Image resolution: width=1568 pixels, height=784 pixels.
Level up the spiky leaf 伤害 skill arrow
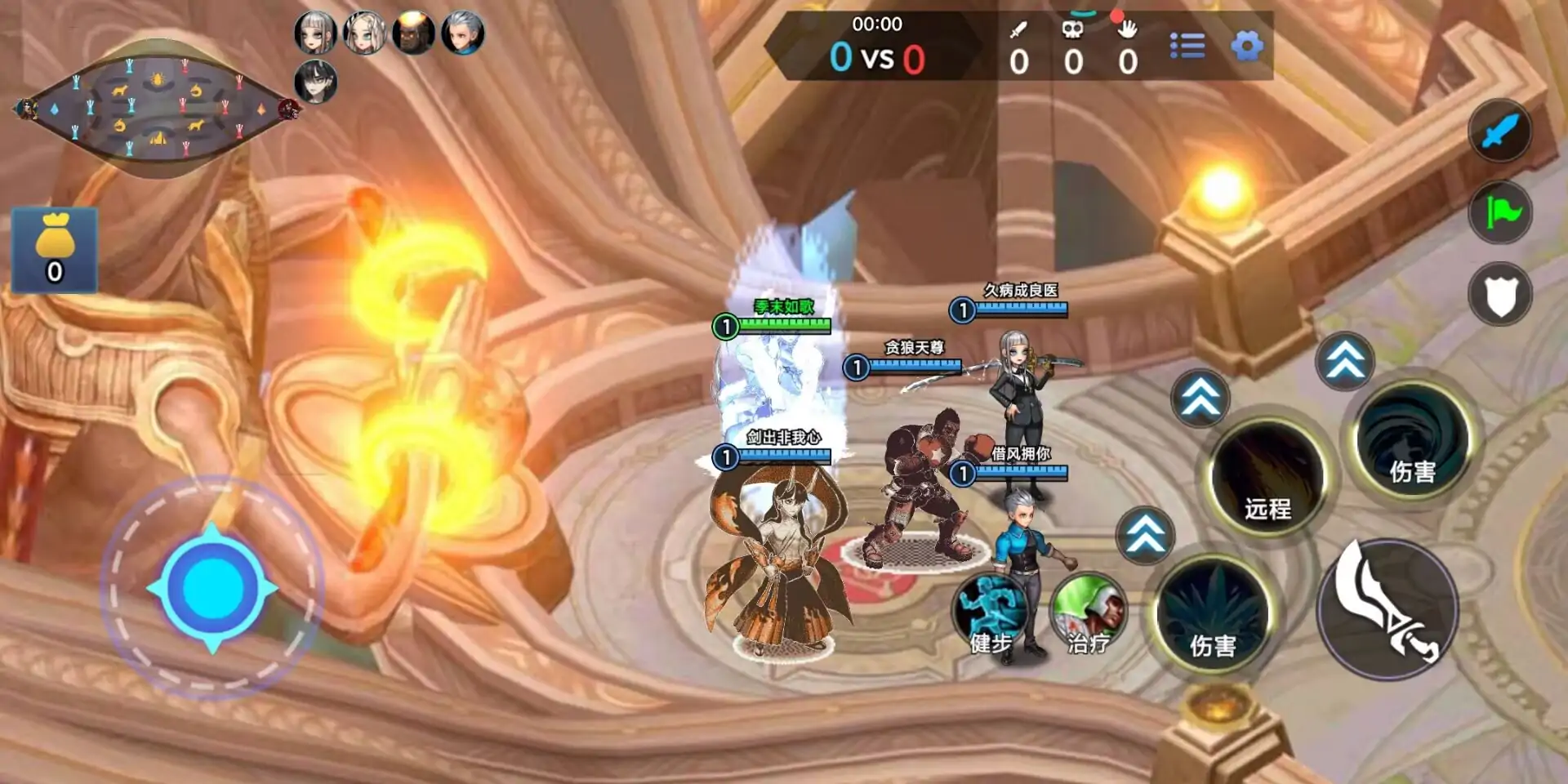(x=1145, y=535)
